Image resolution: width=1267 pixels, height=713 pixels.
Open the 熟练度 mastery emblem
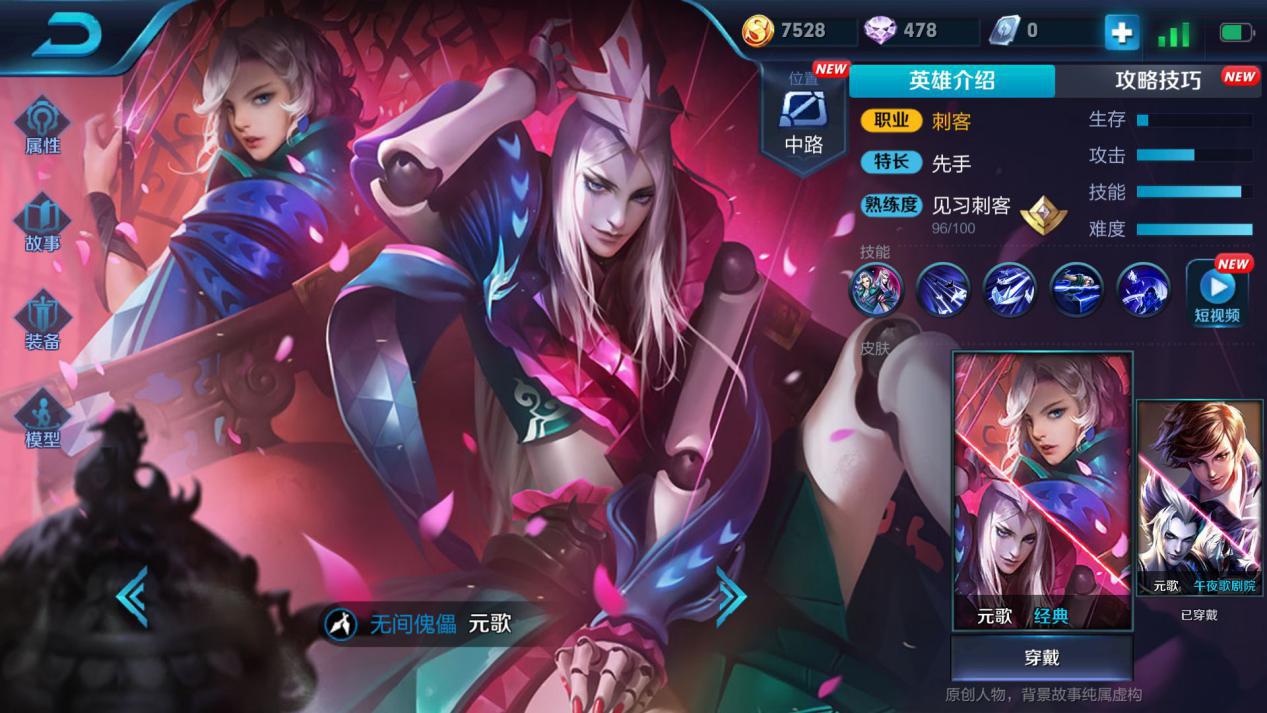coord(1043,213)
